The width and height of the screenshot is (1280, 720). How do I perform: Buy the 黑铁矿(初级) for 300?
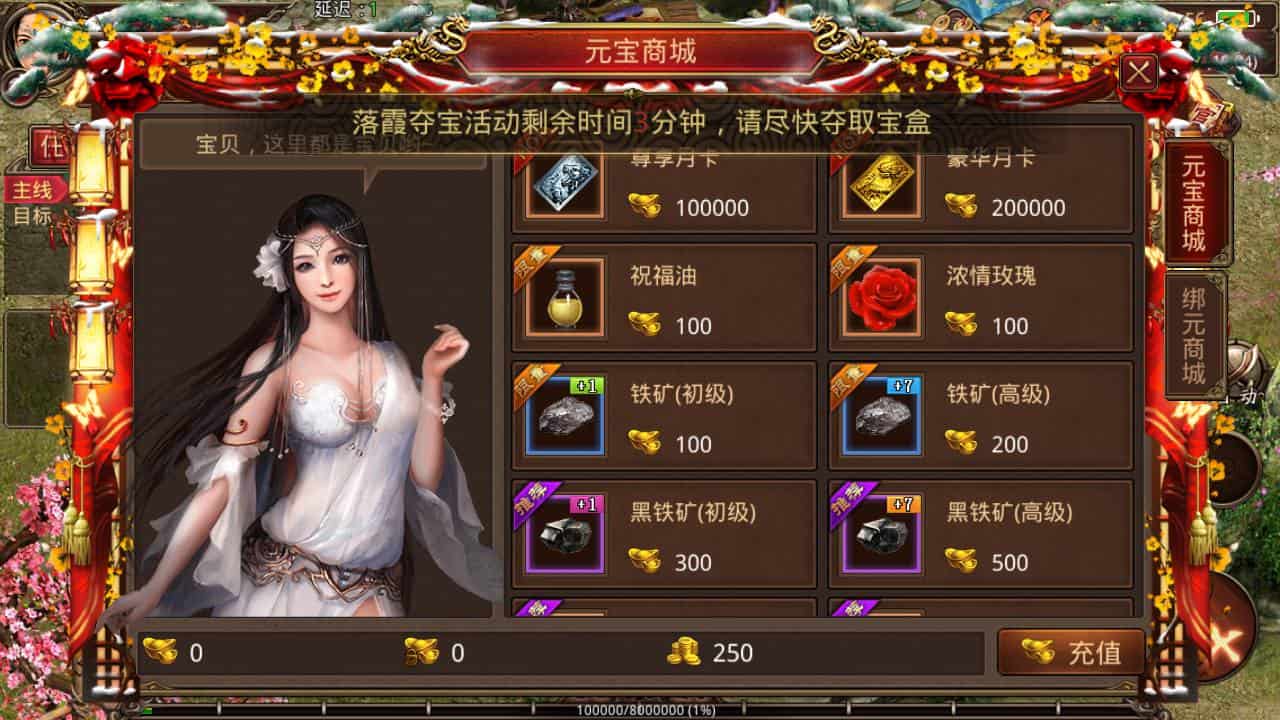pyautogui.click(x=664, y=534)
